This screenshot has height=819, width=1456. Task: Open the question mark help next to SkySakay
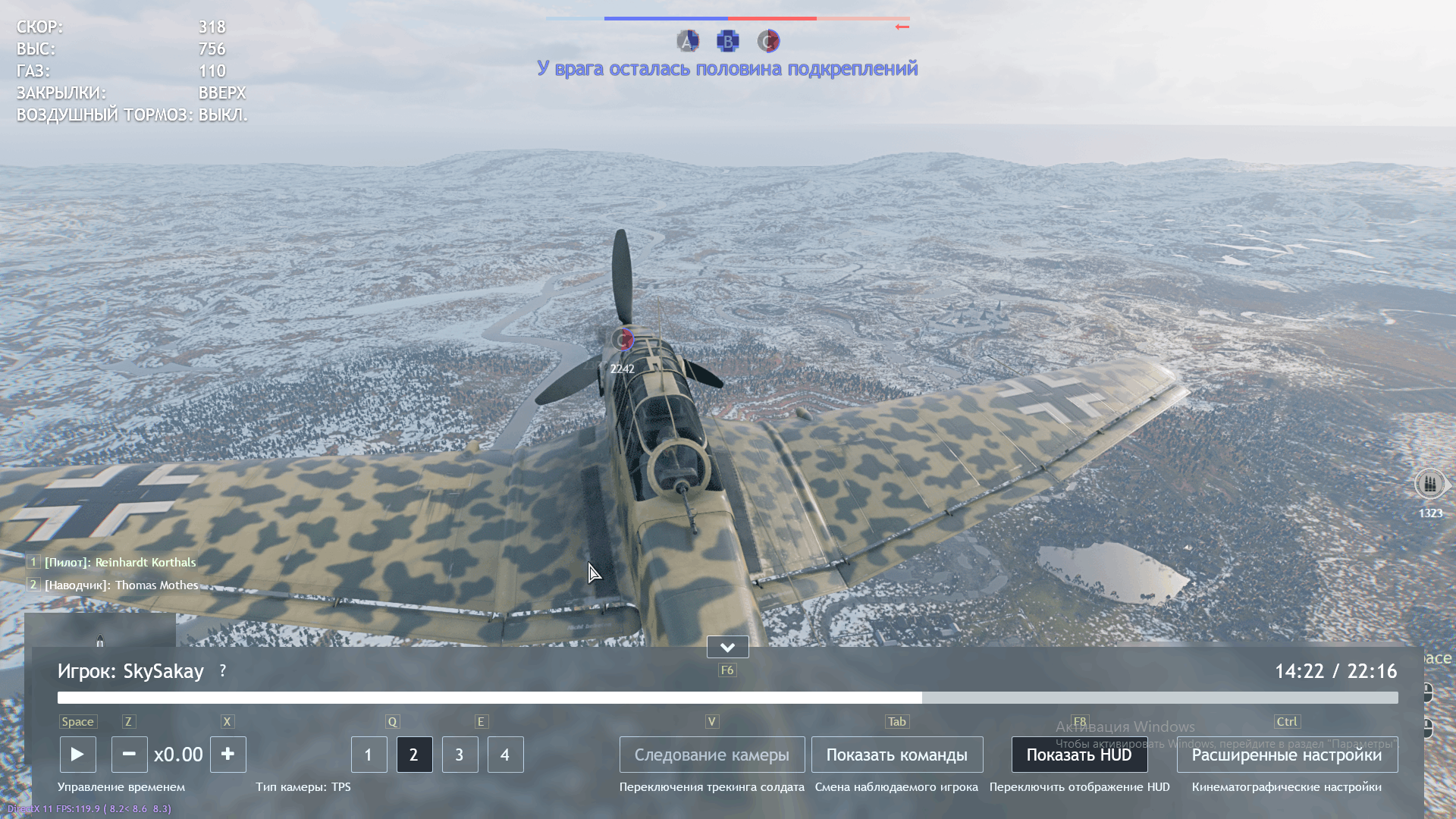point(222,671)
